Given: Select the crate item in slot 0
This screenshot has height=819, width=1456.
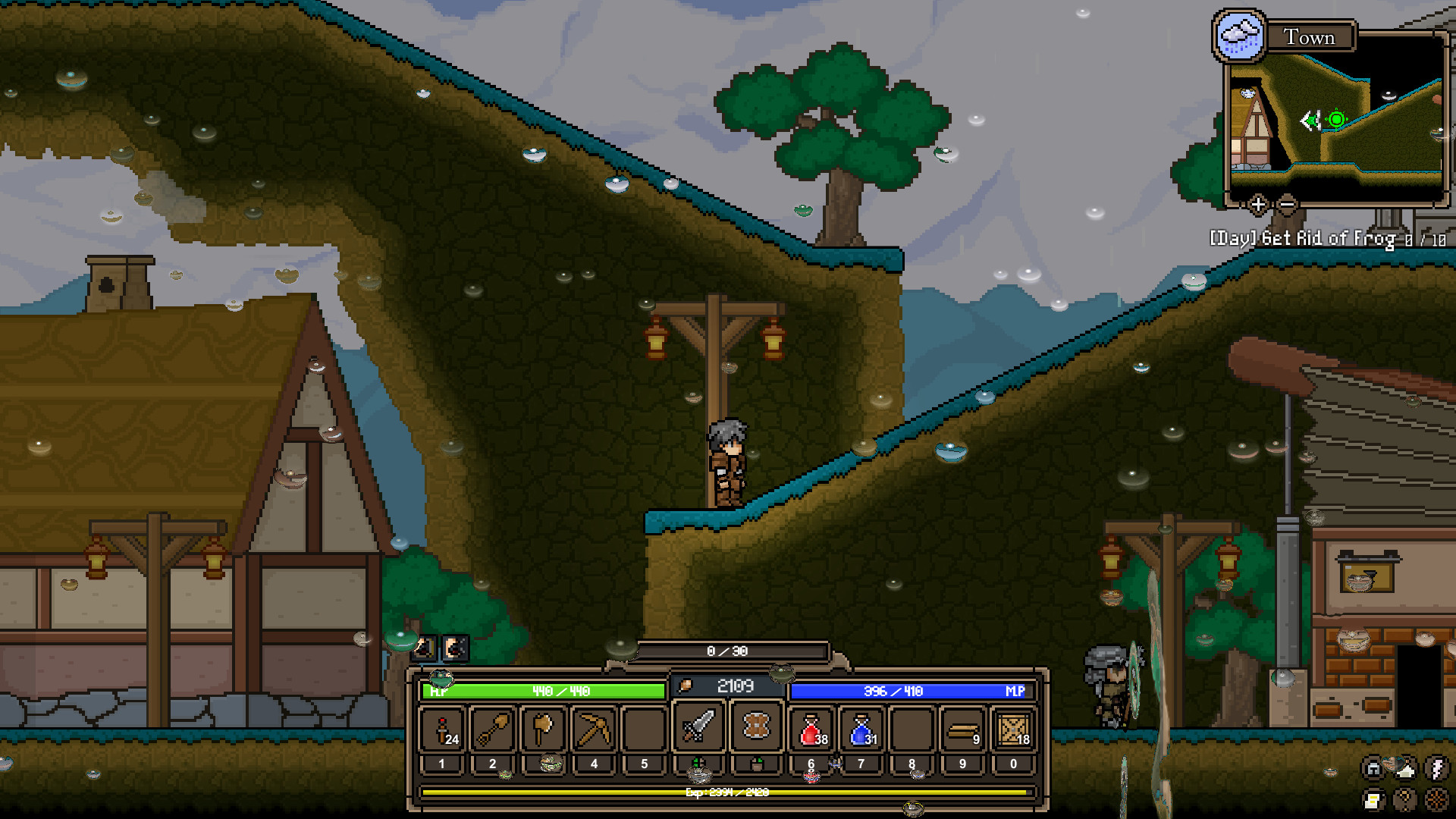Looking at the screenshot, I should tap(1012, 729).
